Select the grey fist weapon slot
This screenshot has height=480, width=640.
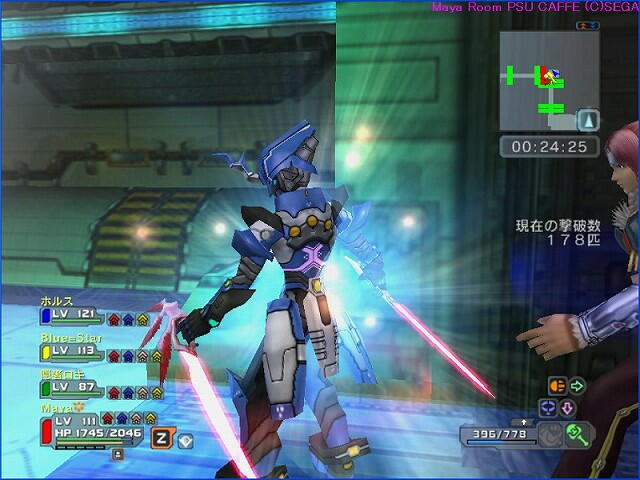pos(549,434)
